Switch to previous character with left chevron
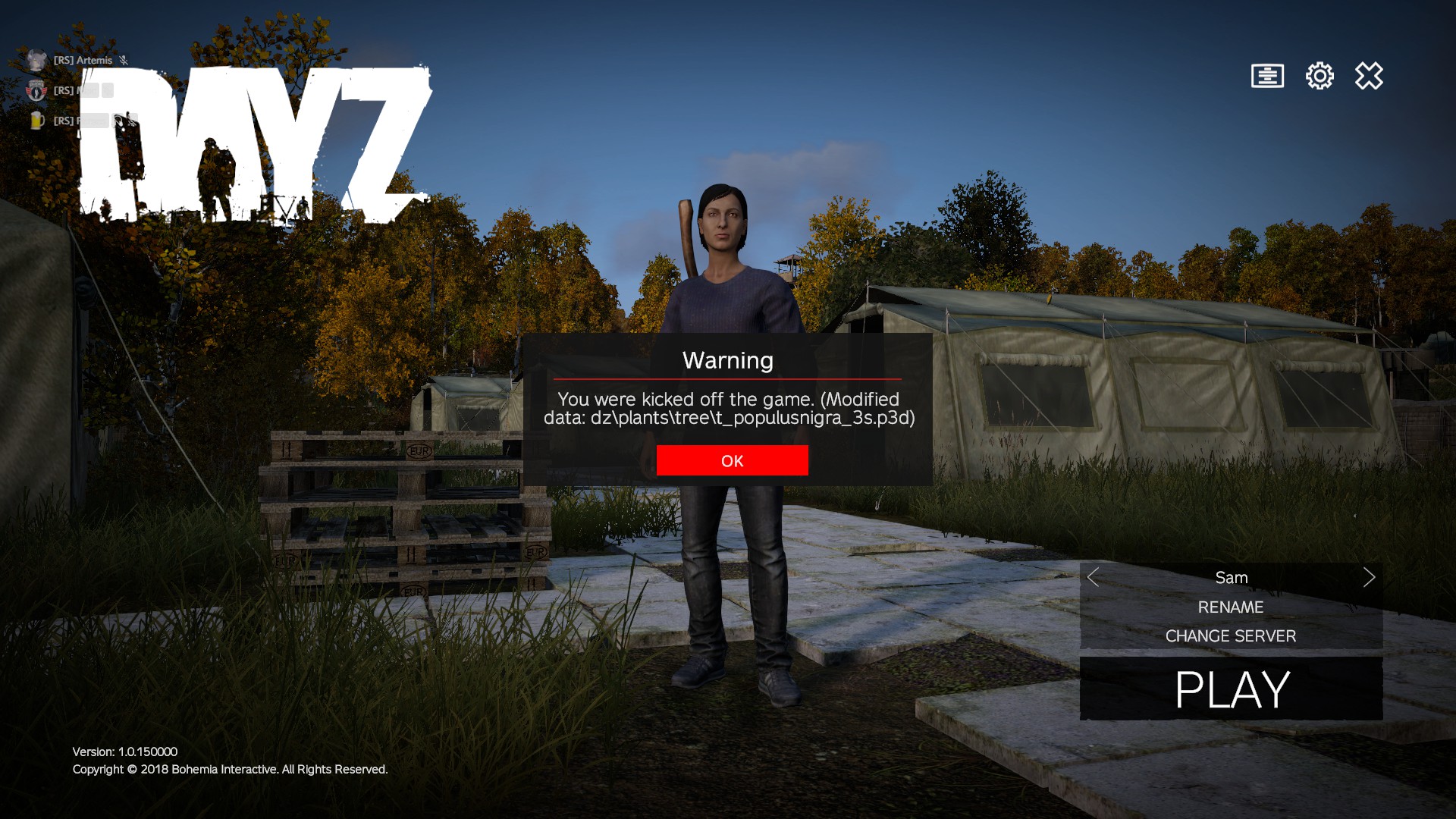 point(1093,577)
